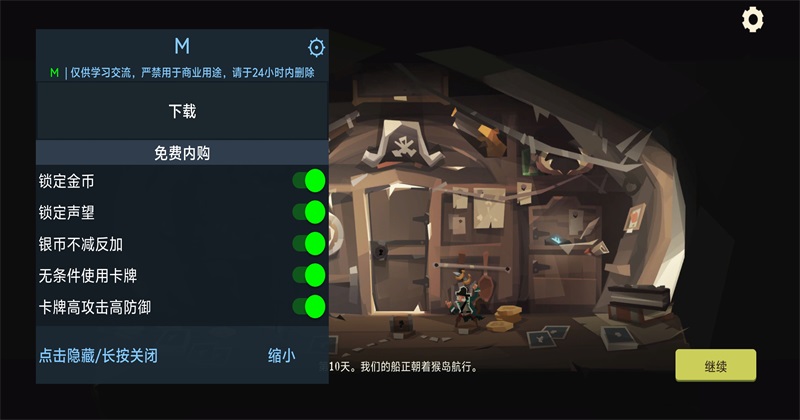Click 点击隐藏/长按关闭 to hide the menu
This screenshot has height=420, width=800.
[x=98, y=355]
